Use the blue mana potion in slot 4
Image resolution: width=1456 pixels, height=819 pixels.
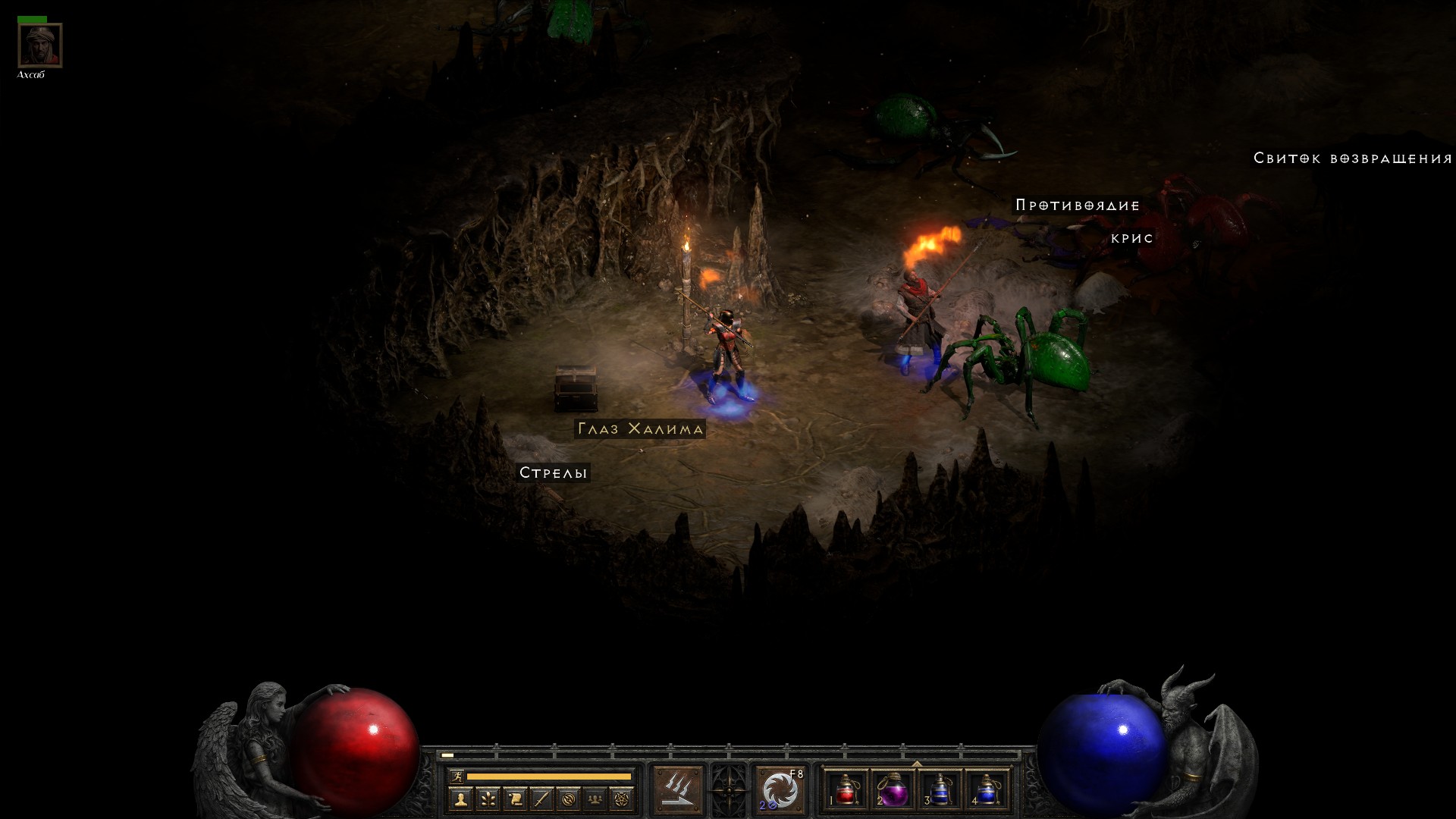pyautogui.click(x=987, y=789)
